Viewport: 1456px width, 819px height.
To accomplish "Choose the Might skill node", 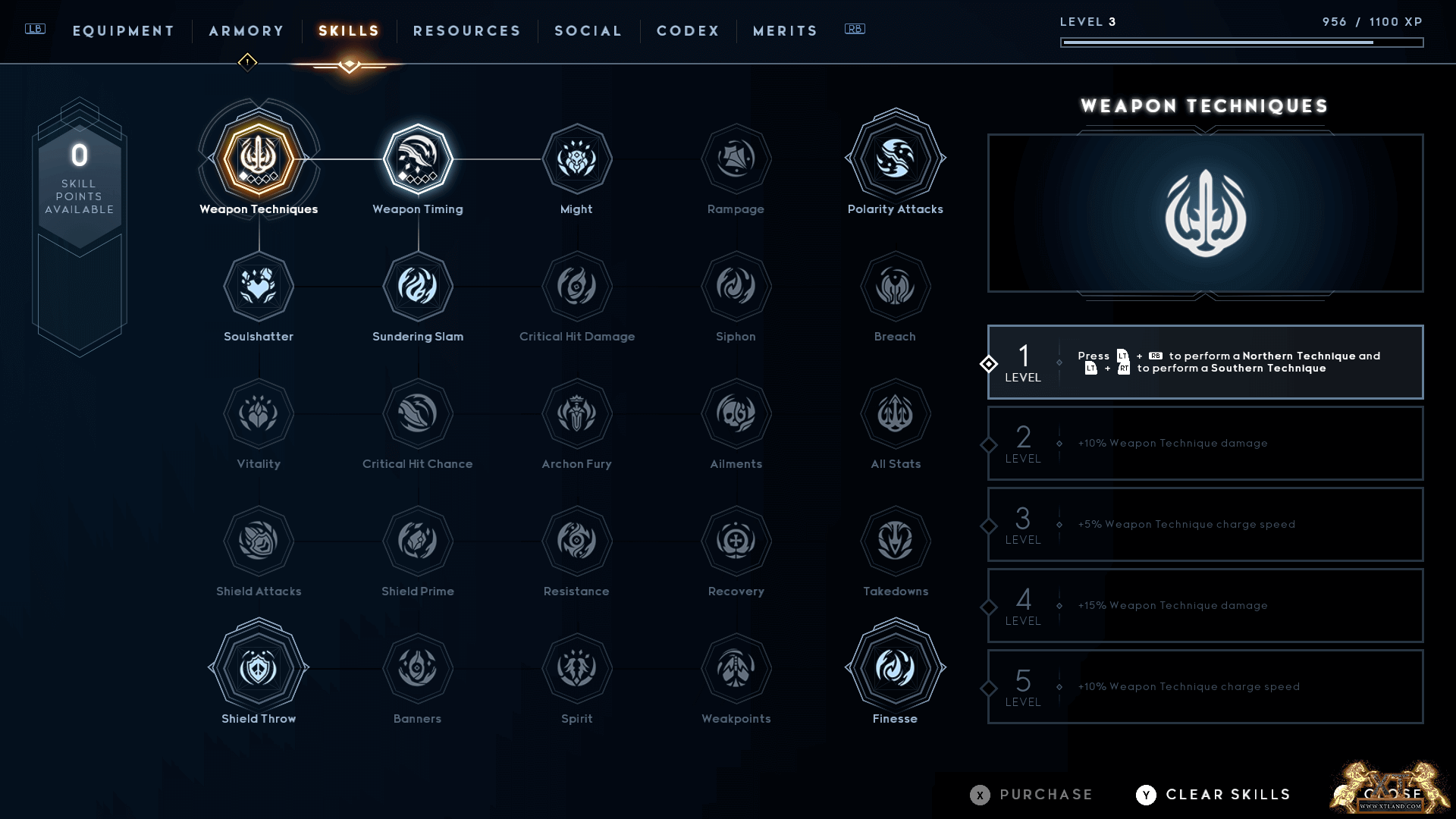I will pyautogui.click(x=576, y=159).
